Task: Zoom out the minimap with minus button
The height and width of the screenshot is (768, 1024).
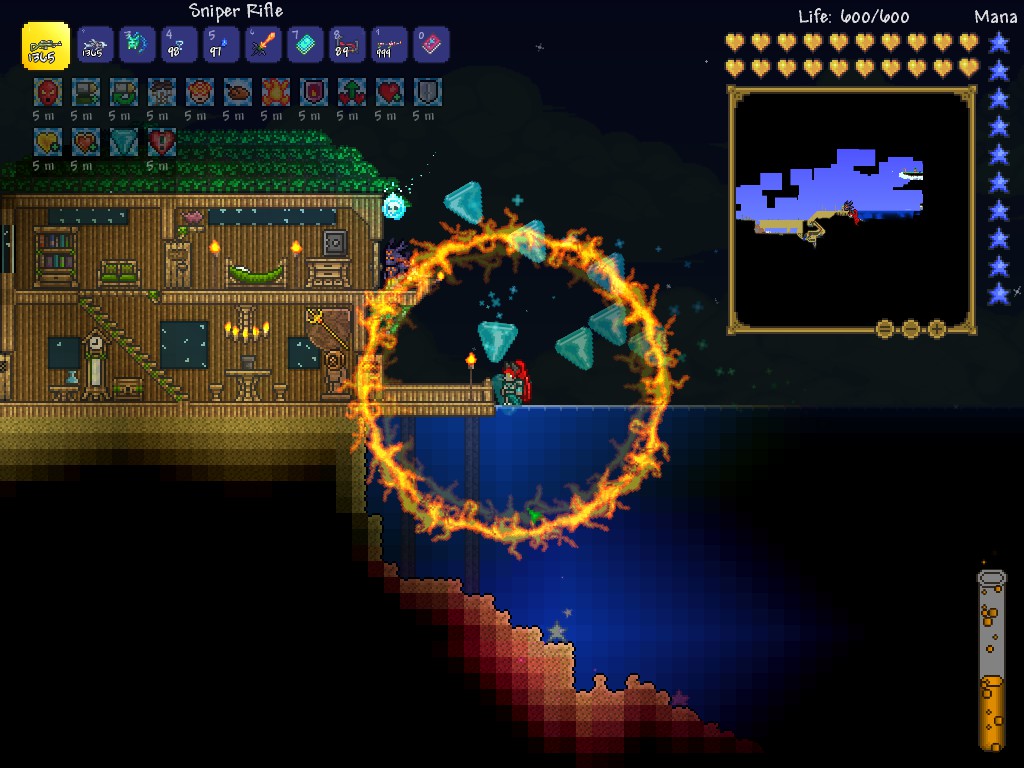Action: [911, 328]
